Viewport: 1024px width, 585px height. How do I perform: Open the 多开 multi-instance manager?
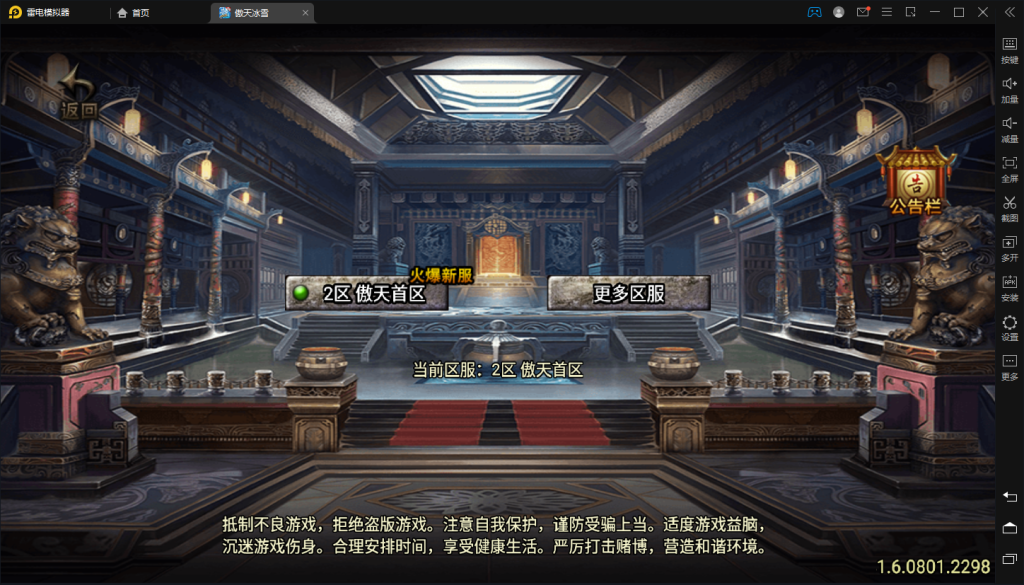point(1009,247)
